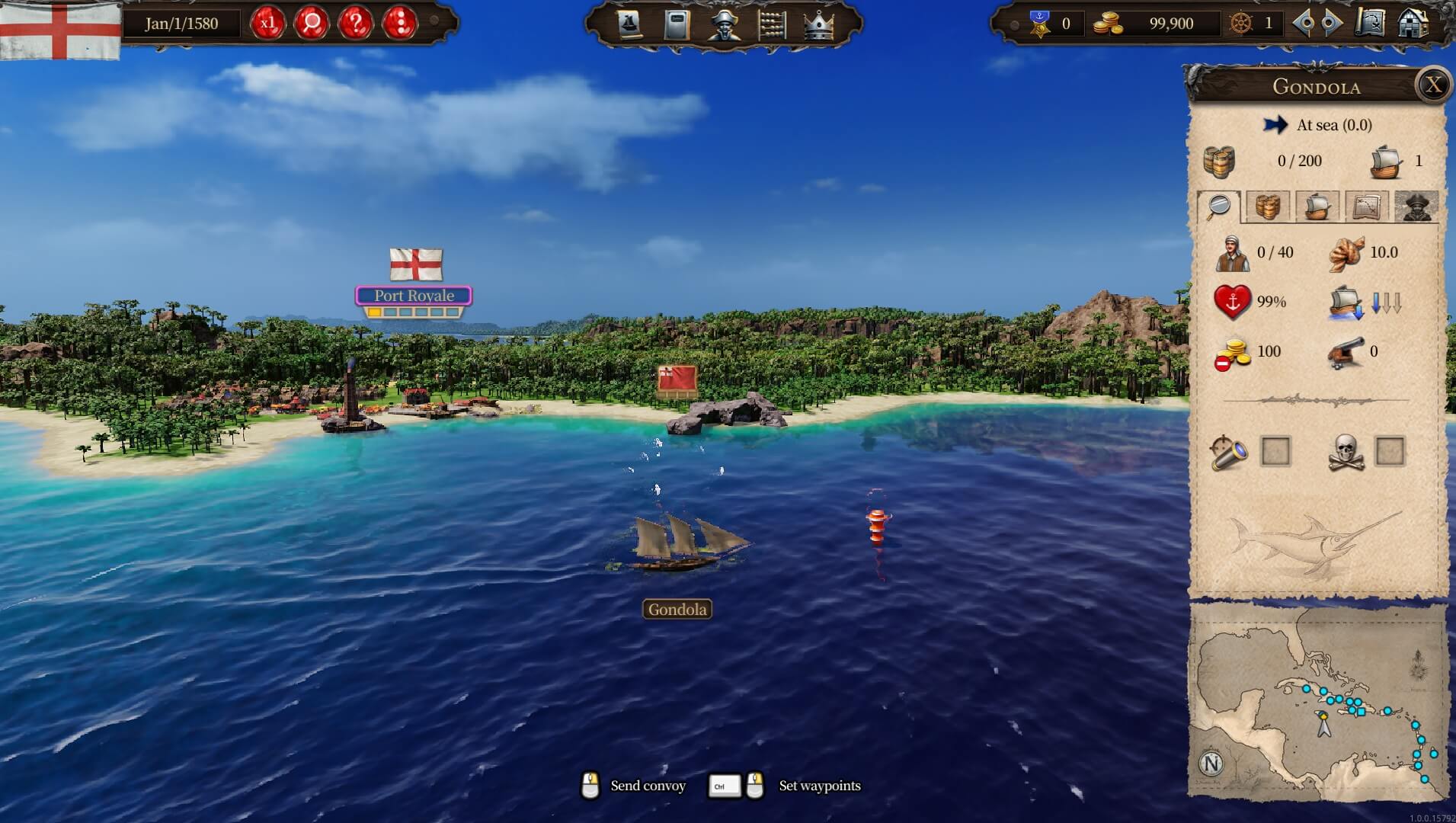
Task: Toggle the skull and crossbones piracy checkbox
Action: [1390, 452]
